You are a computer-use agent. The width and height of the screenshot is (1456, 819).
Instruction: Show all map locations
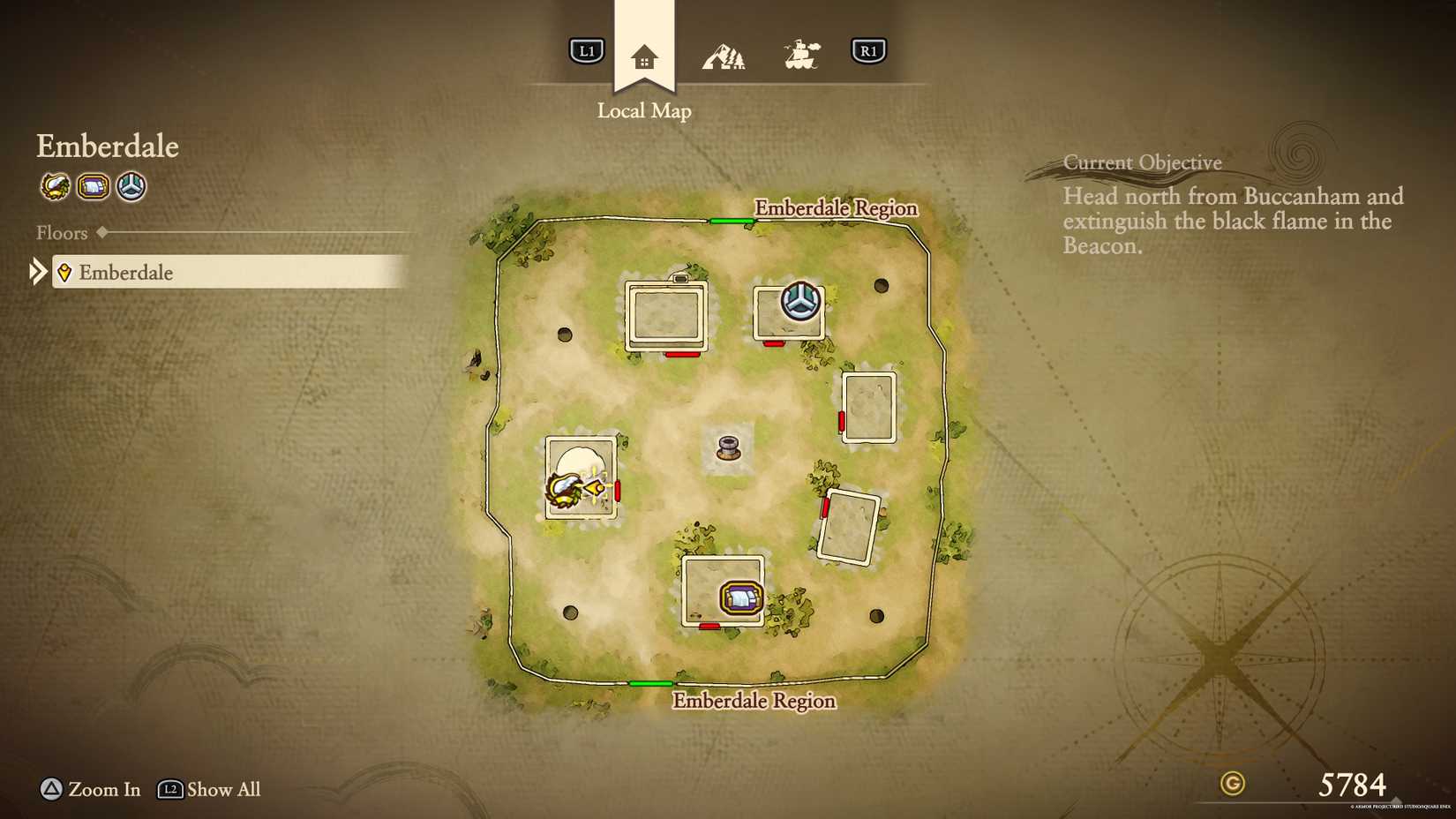point(209,789)
